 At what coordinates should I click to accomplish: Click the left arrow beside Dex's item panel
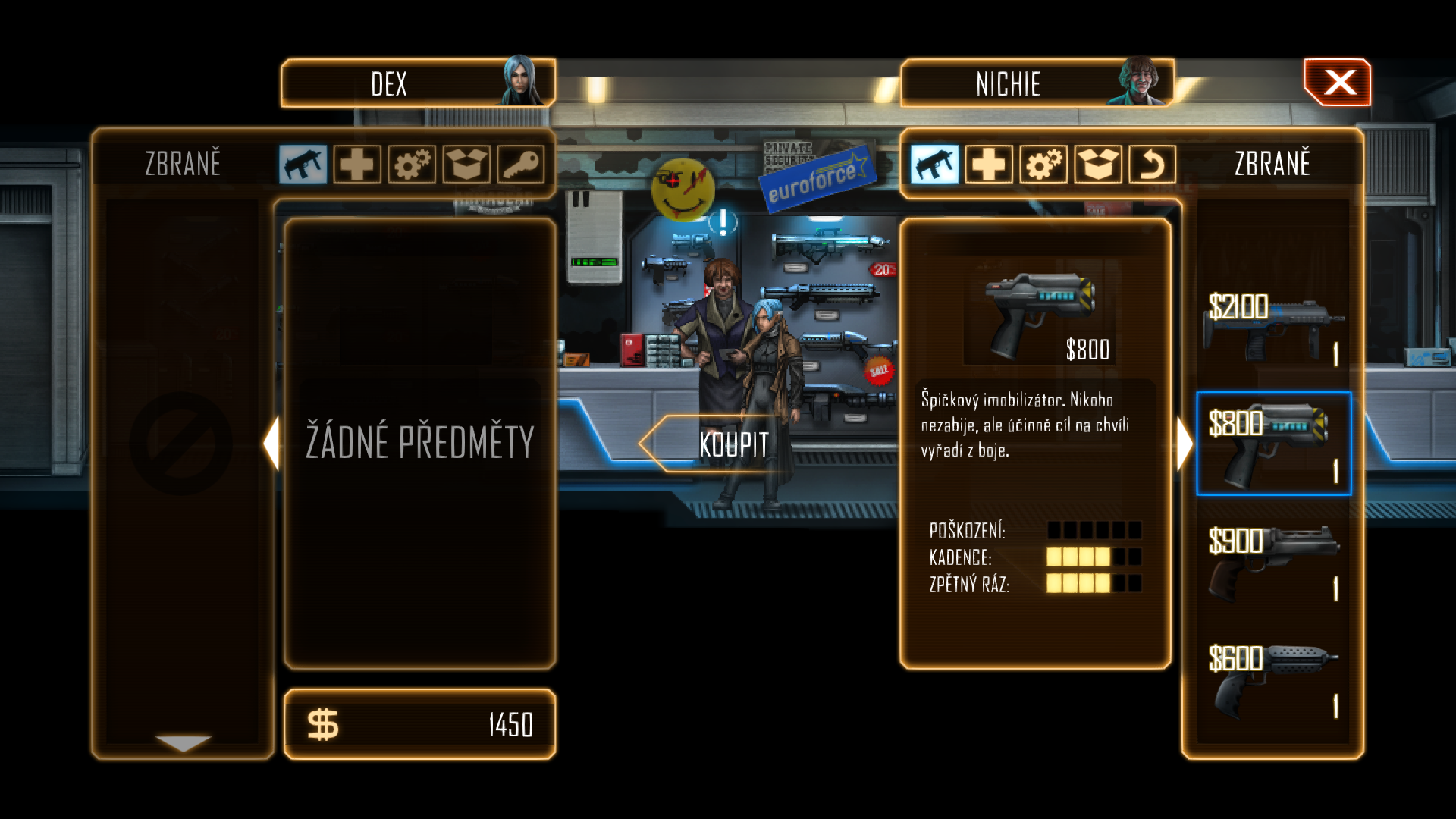271,444
